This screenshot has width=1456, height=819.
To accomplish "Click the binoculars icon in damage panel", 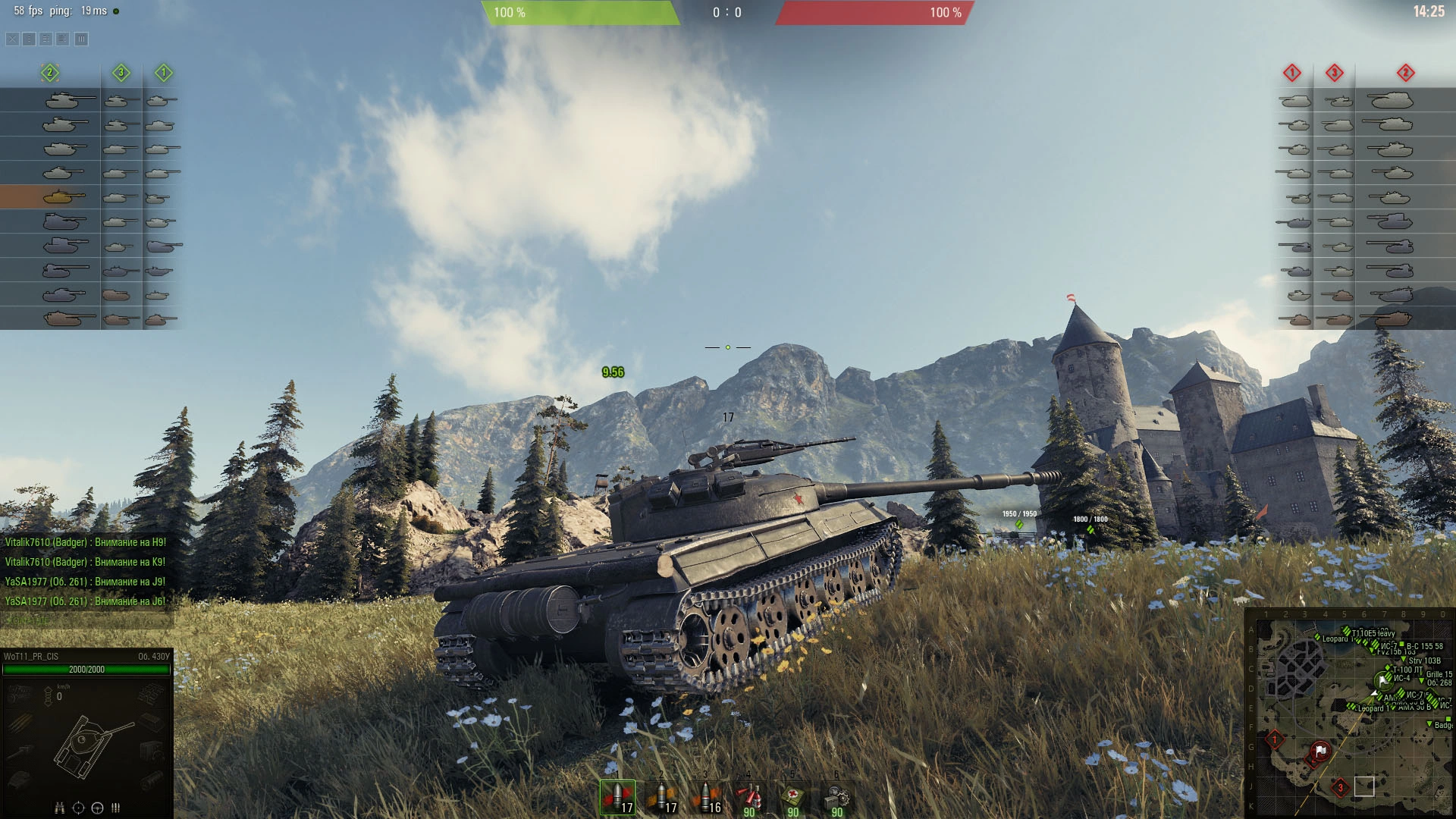I will click(60, 808).
